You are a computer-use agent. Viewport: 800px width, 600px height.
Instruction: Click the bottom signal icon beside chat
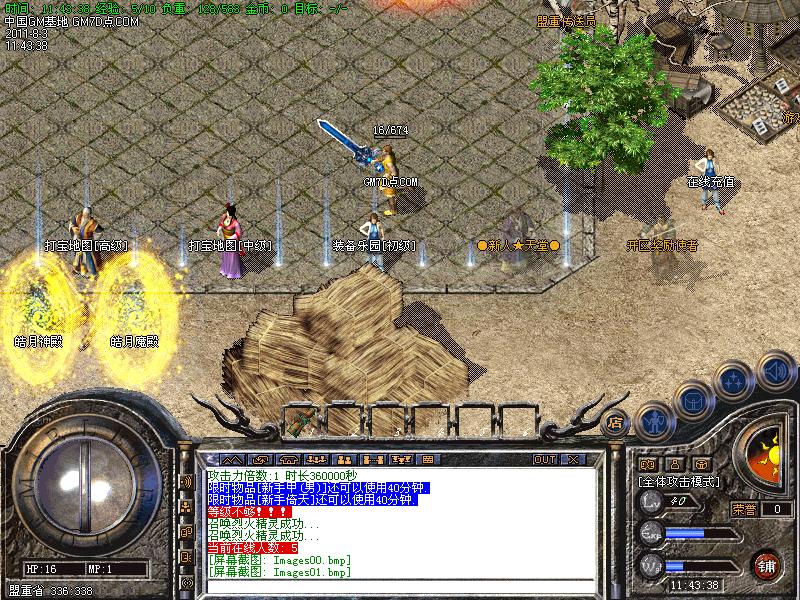click(x=186, y=582)
